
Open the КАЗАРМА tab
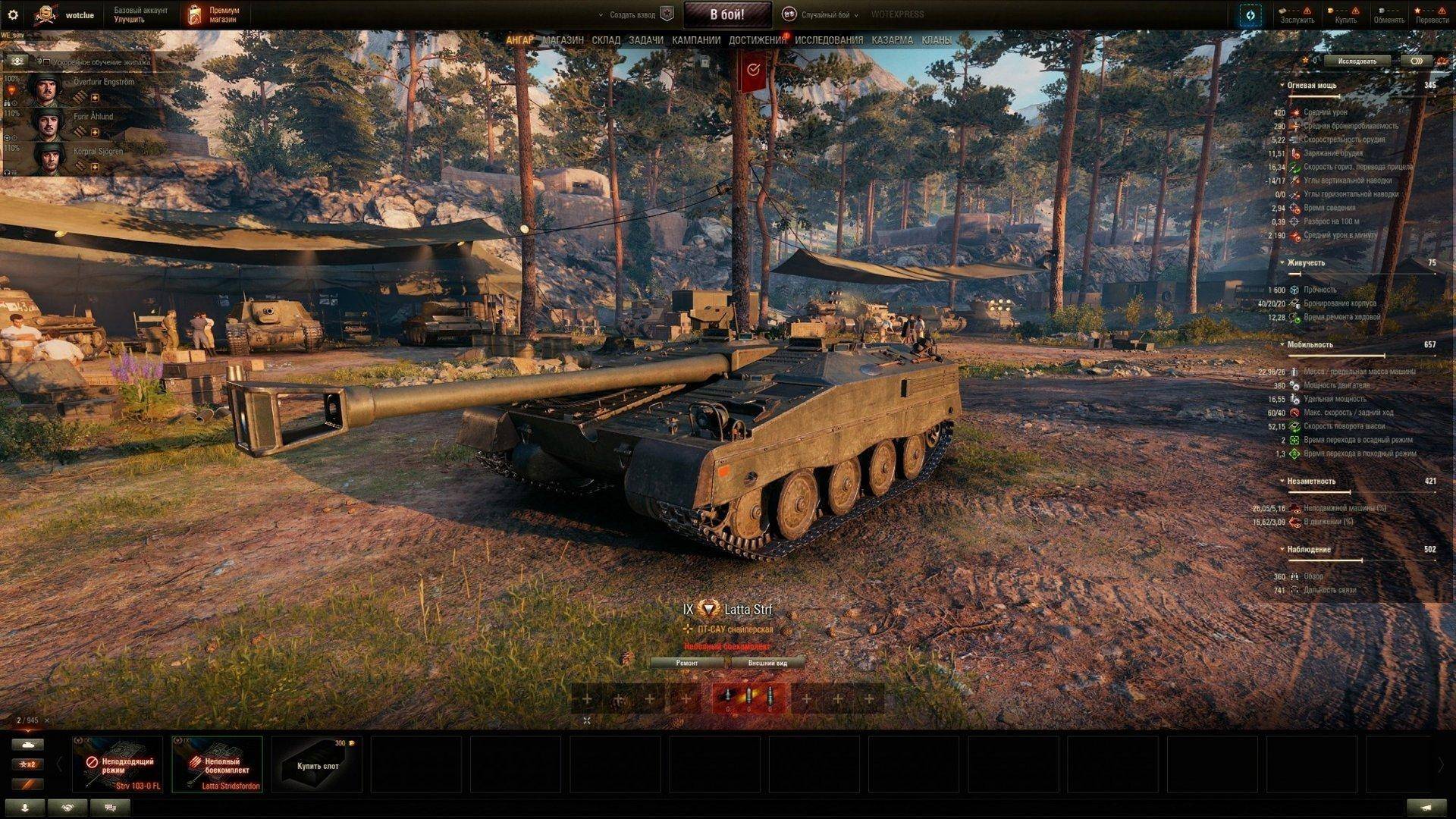(892, 39)
